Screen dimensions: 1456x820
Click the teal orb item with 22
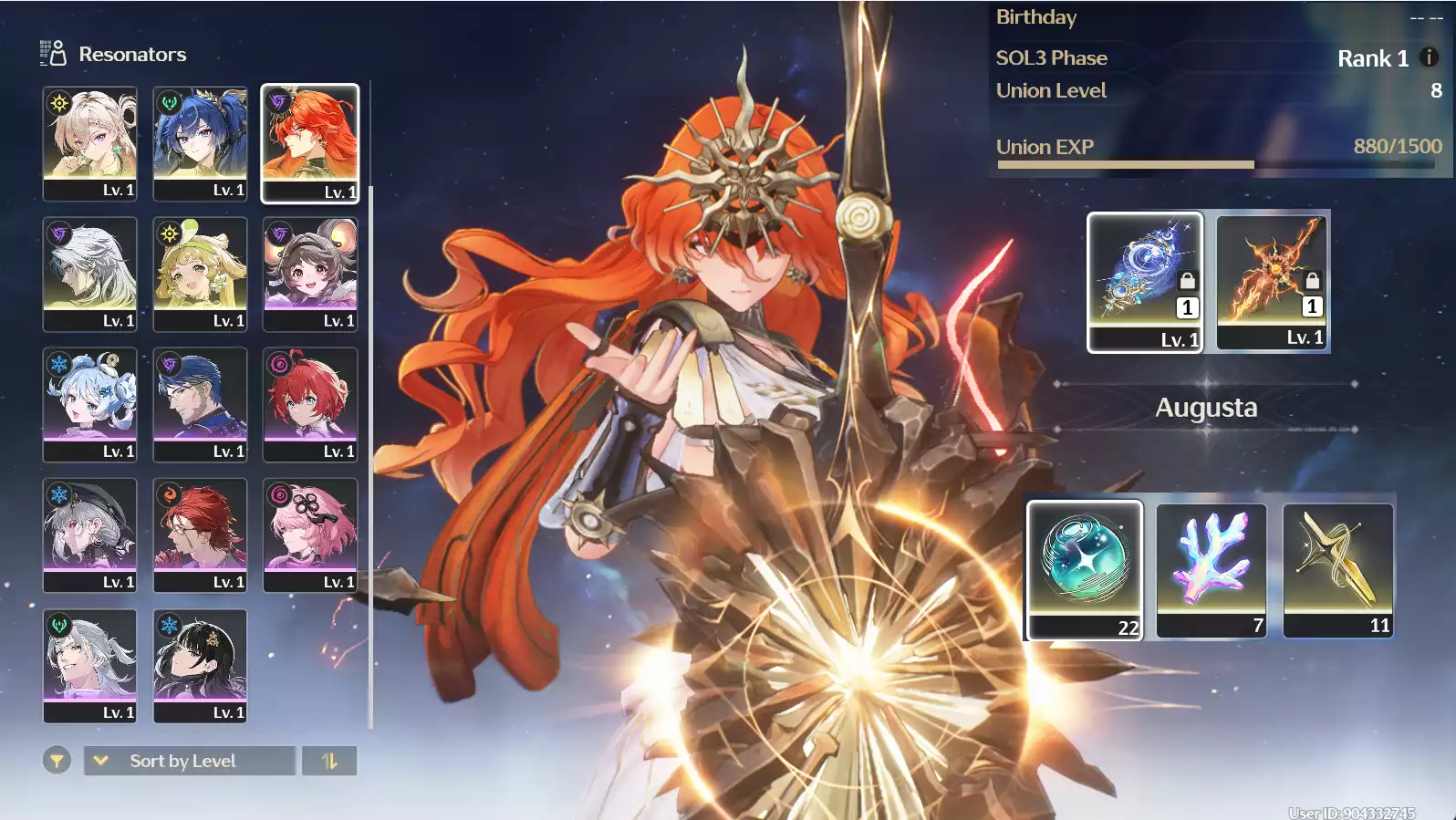coord(1085,569)
